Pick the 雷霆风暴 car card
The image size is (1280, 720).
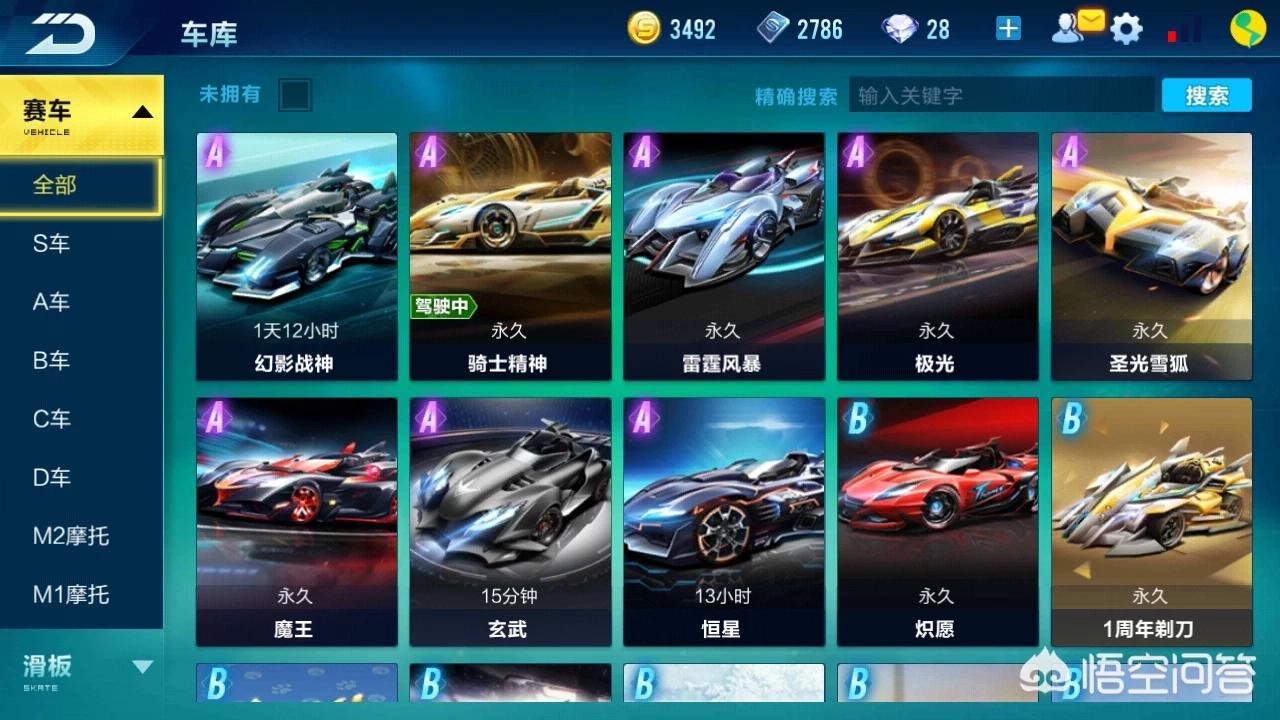tap(724, 257)
